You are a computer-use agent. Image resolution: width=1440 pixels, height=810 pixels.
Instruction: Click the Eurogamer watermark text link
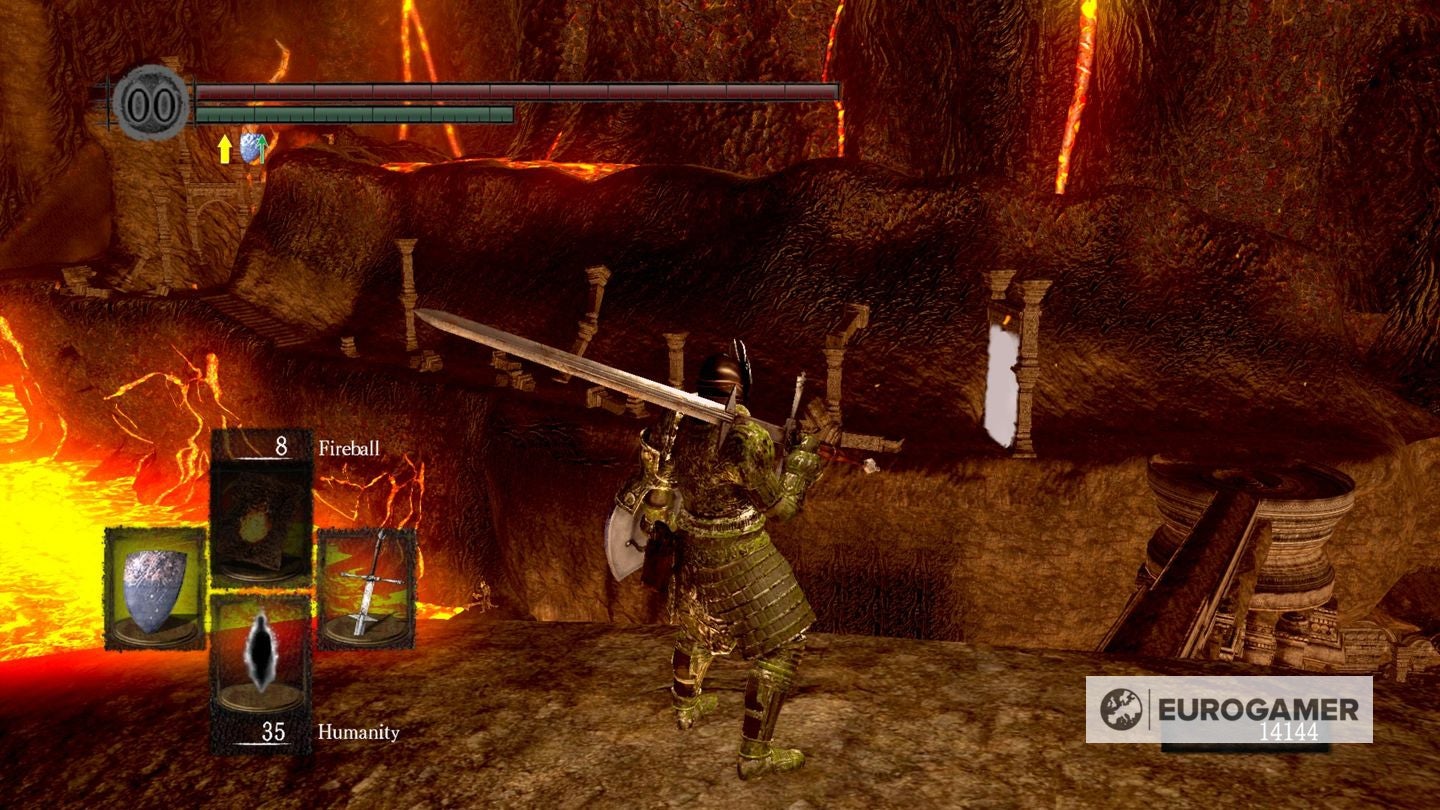pyautogui.click(x=1260, y=707)
